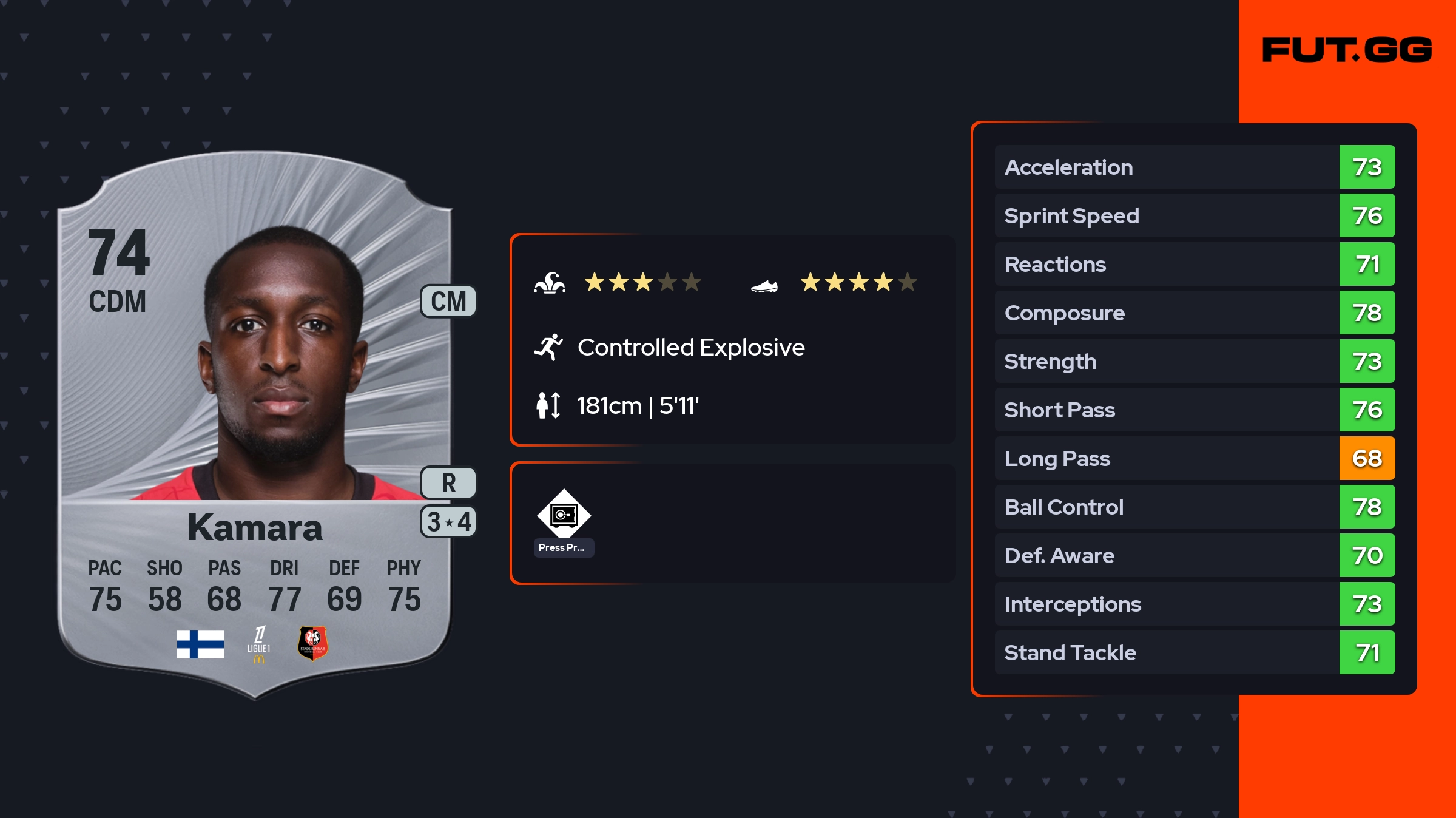Open the Def. Aware stat row
The width and height of the screenshot is (1456, 818).
(1194, 555)
